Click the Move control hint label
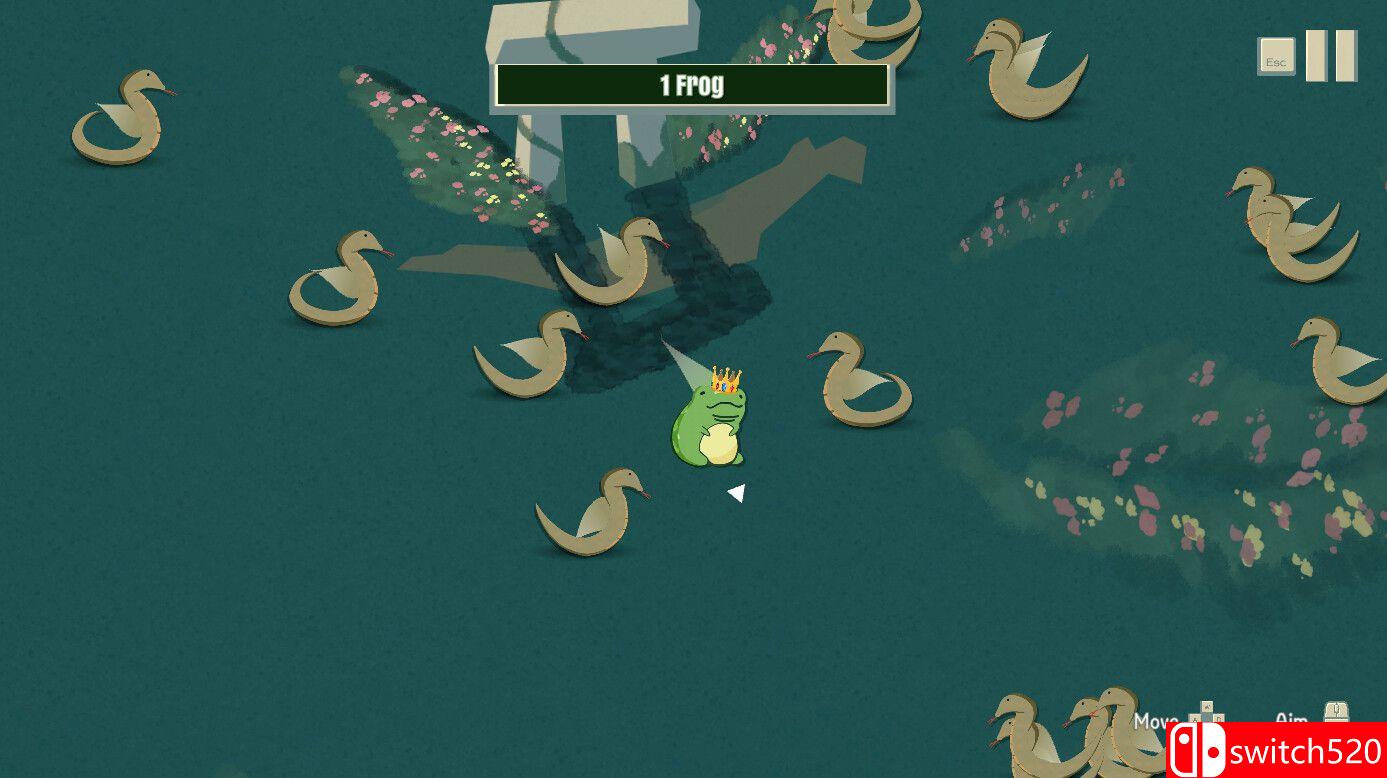Viewport: 1387px width, 778px height. 1155,720
